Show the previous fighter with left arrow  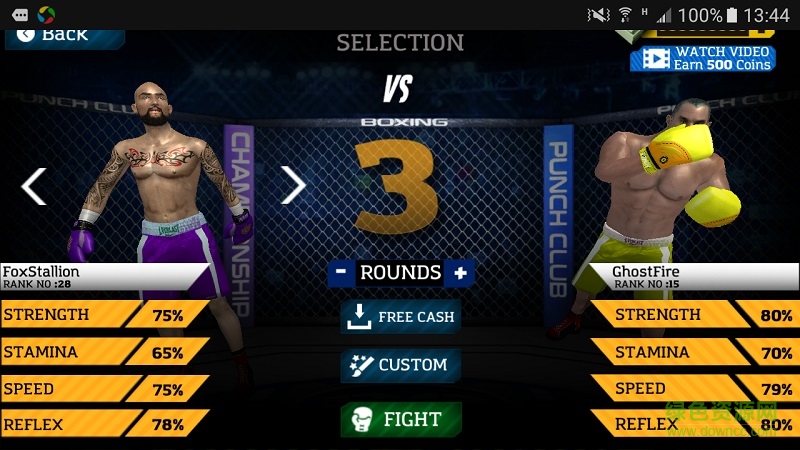(x=34, y=186)
